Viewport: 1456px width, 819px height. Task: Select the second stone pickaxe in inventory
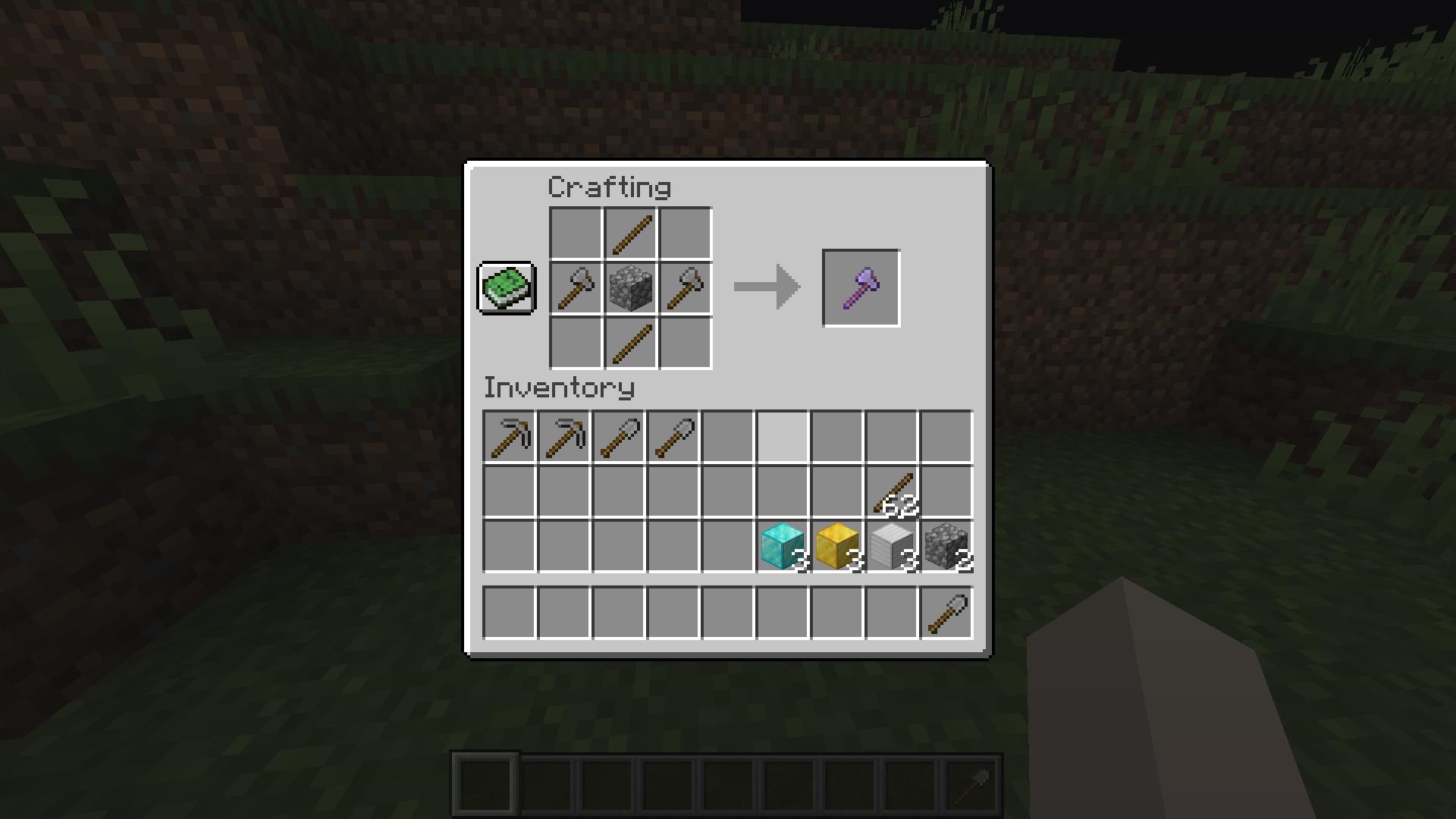564,434
